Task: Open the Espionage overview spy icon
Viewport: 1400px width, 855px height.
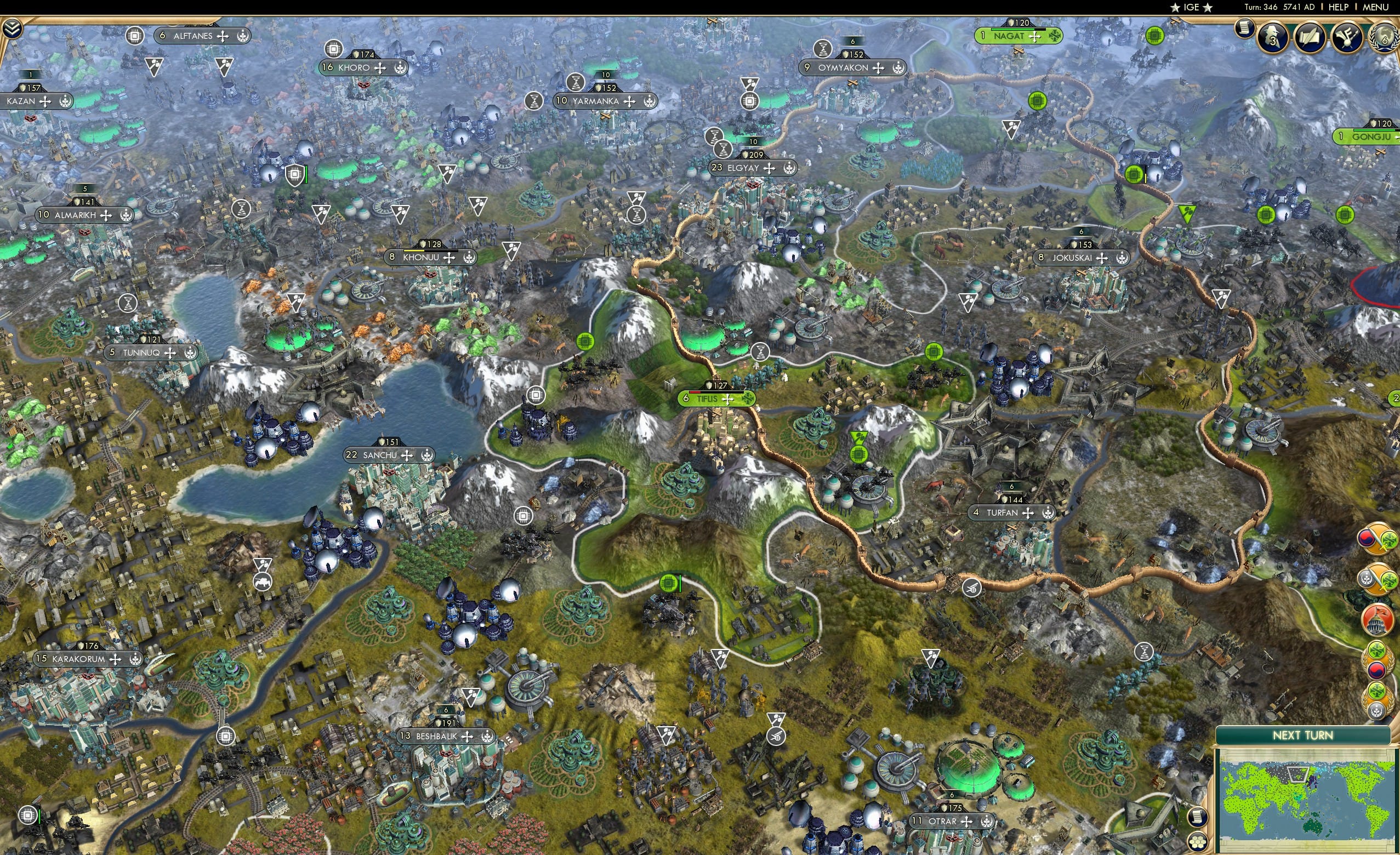Action: (x=1273, y=38)
